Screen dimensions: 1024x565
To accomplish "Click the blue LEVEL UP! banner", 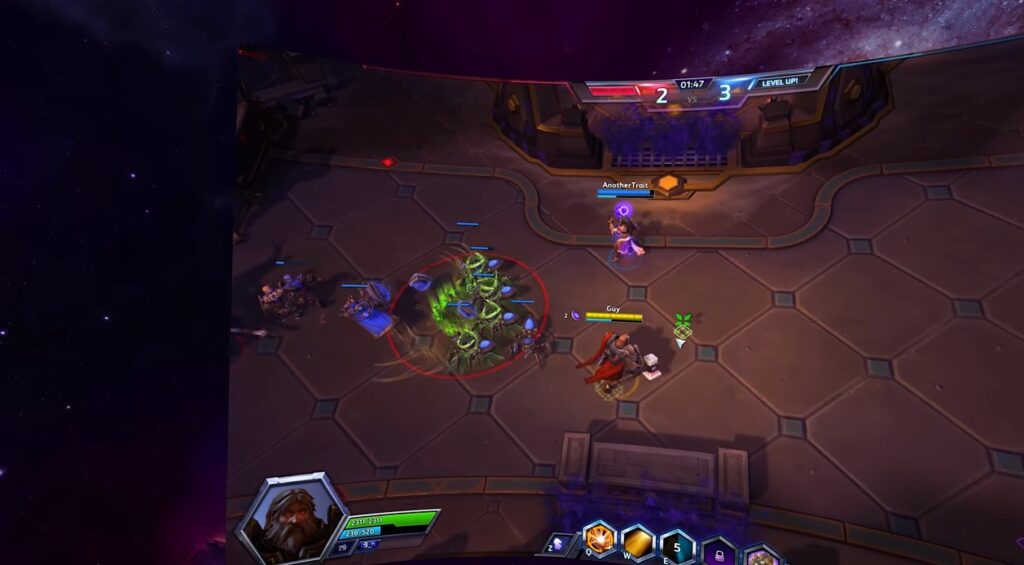I will (779, 82).
